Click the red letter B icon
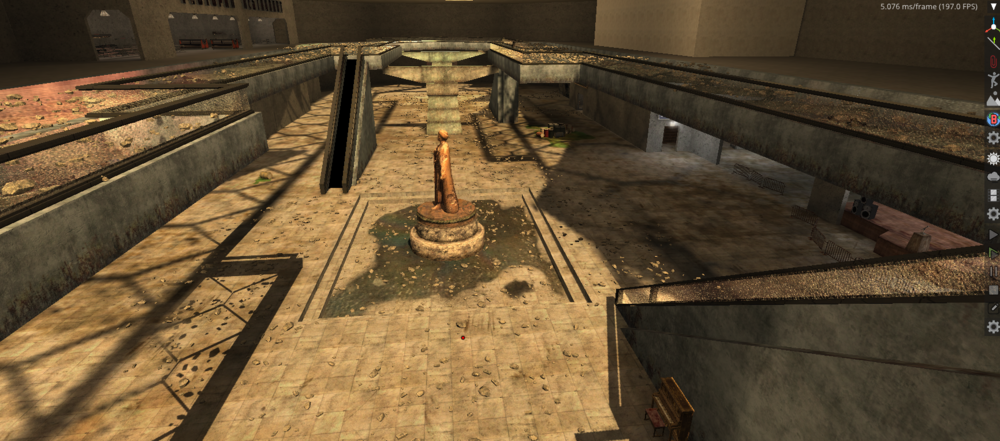 tap(993, 118)
